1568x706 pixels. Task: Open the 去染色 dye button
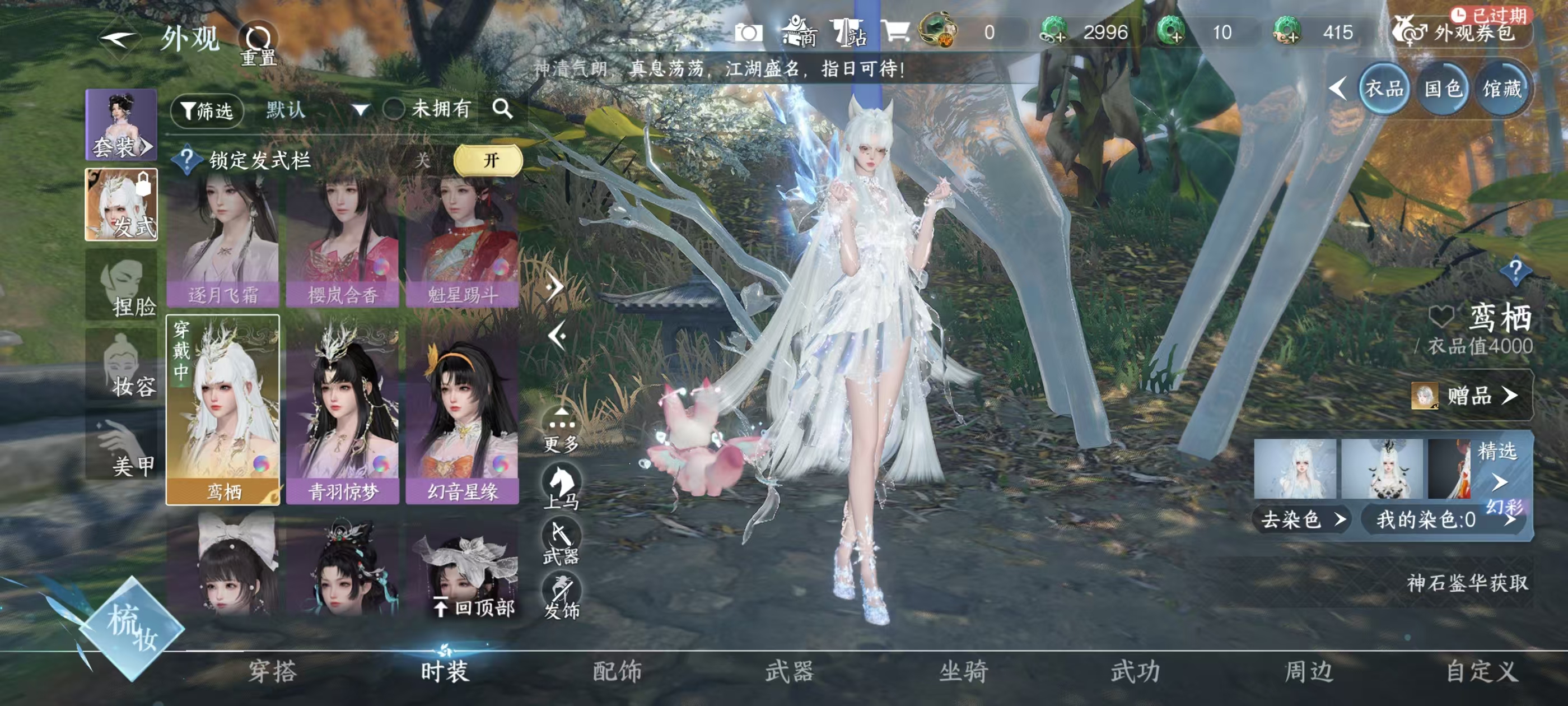[x=1301, y=519]
